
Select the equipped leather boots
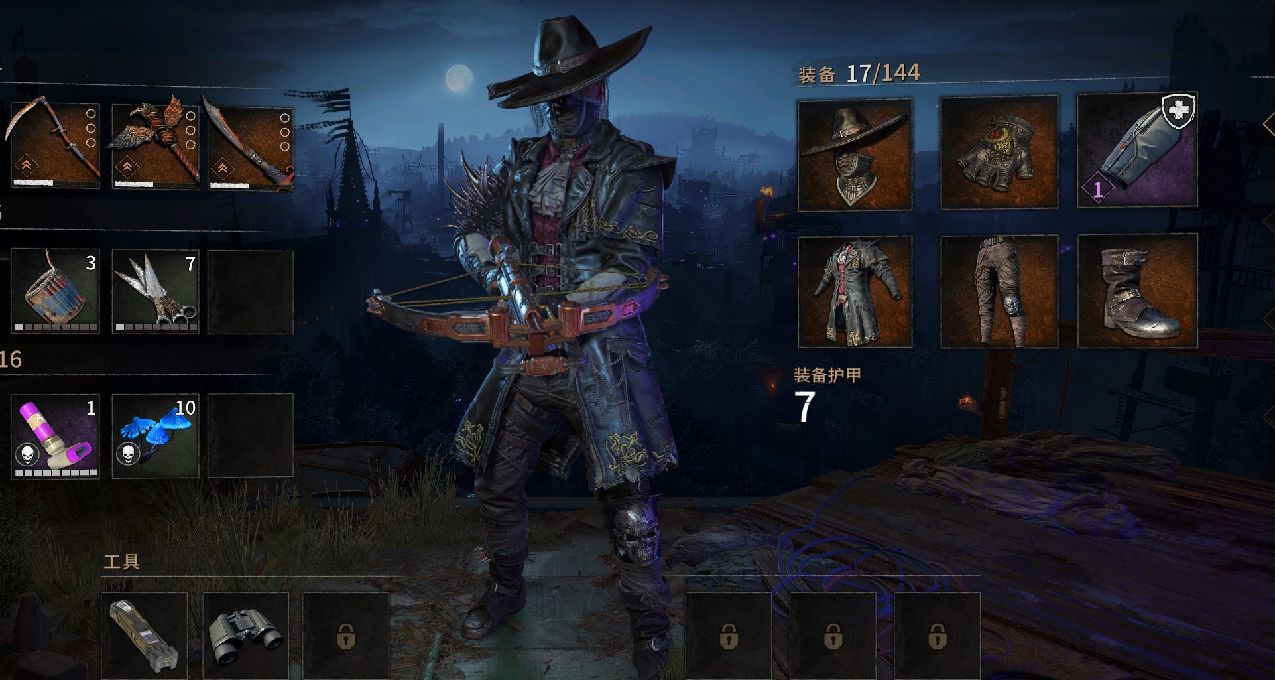coord(1137,291)
